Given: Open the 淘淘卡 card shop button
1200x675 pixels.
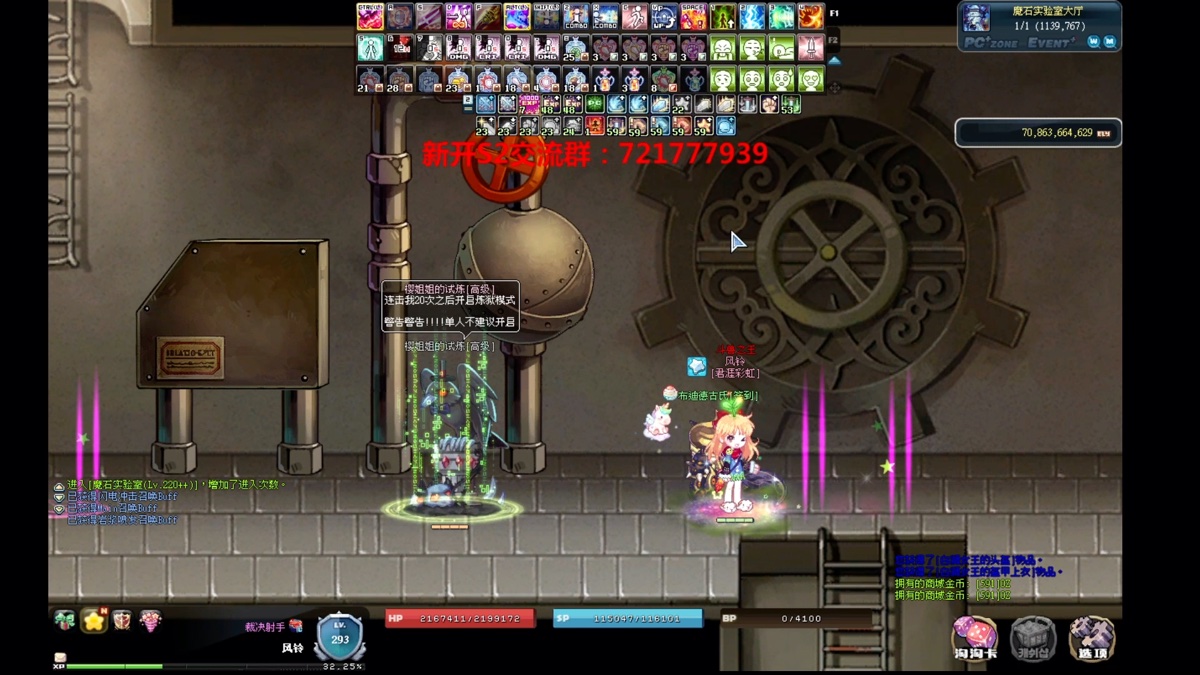Looking at the screenshot, I should point(975,638).
